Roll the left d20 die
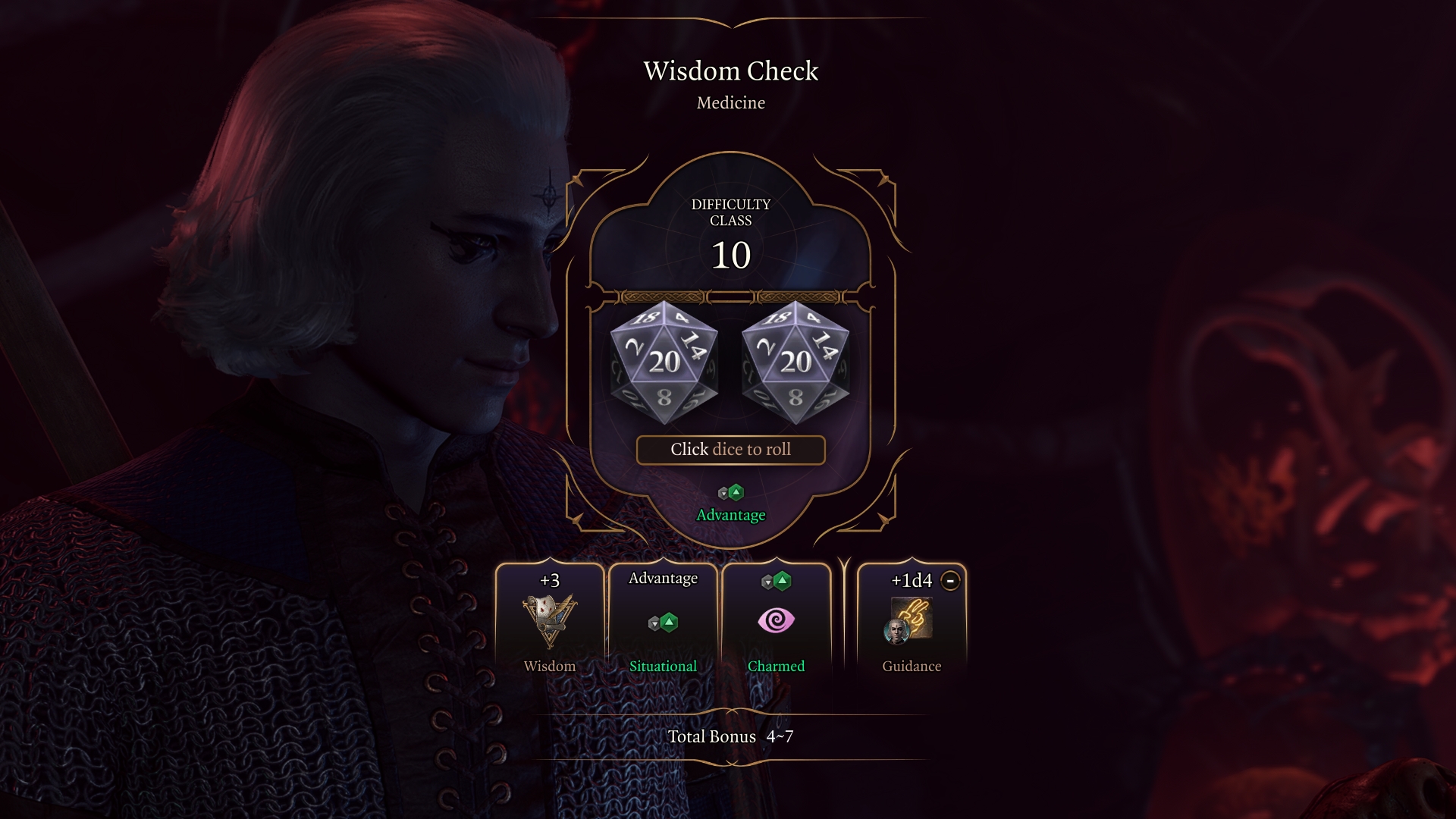This screenshot has width=1456, height=819. 664,362
